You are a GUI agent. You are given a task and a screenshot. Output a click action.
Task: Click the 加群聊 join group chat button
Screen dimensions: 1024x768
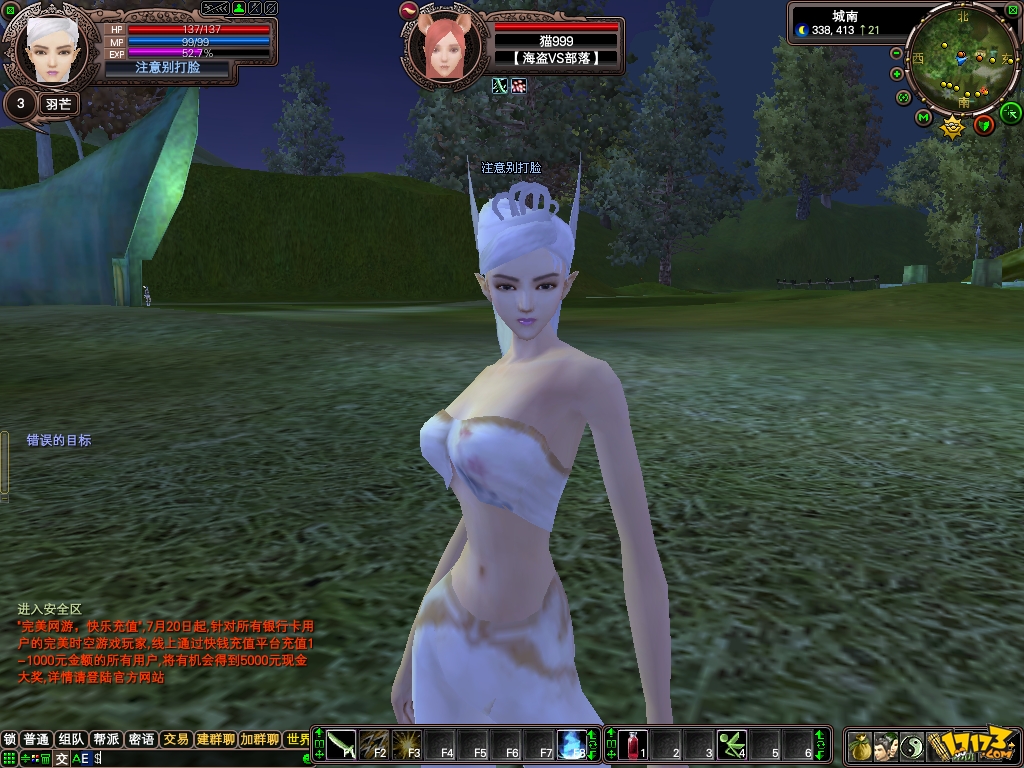(260, 740)
